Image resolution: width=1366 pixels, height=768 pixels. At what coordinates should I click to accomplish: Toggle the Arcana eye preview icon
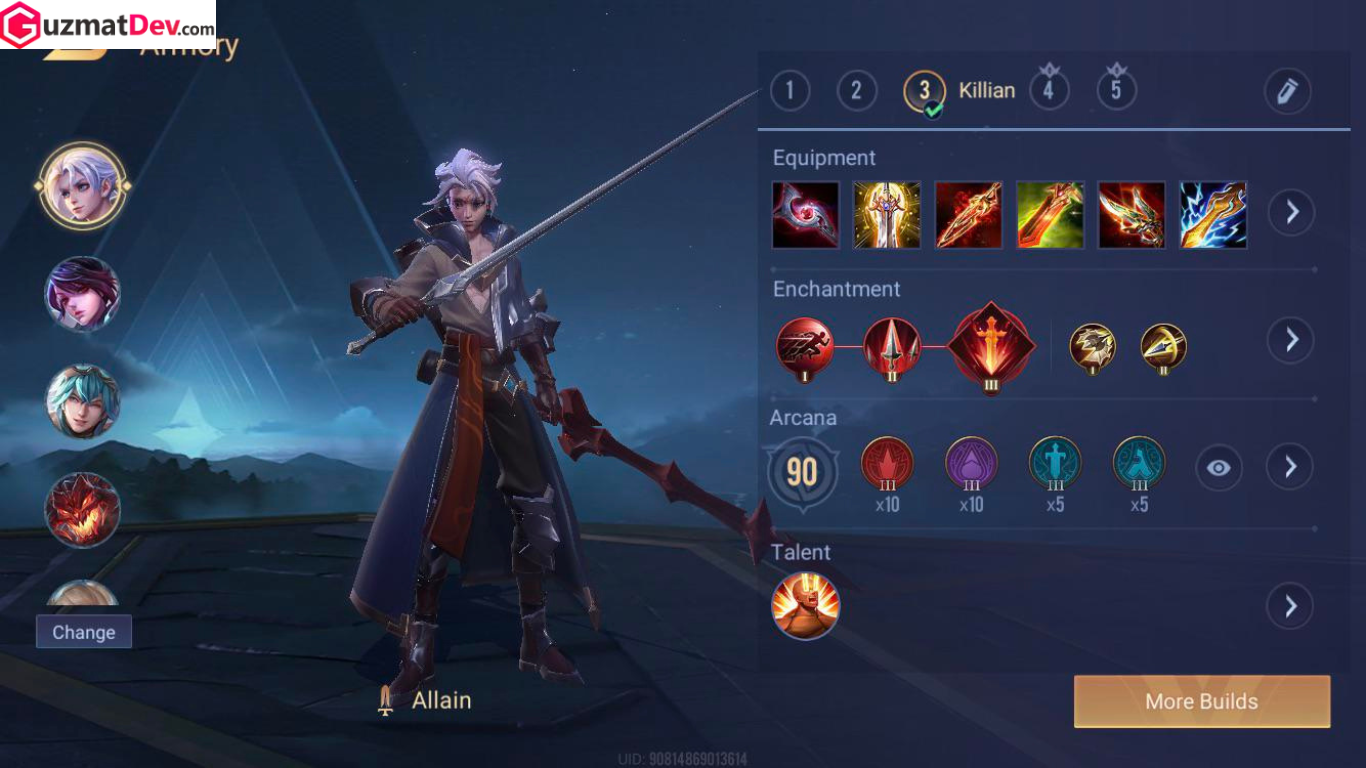coord(1218,467)
